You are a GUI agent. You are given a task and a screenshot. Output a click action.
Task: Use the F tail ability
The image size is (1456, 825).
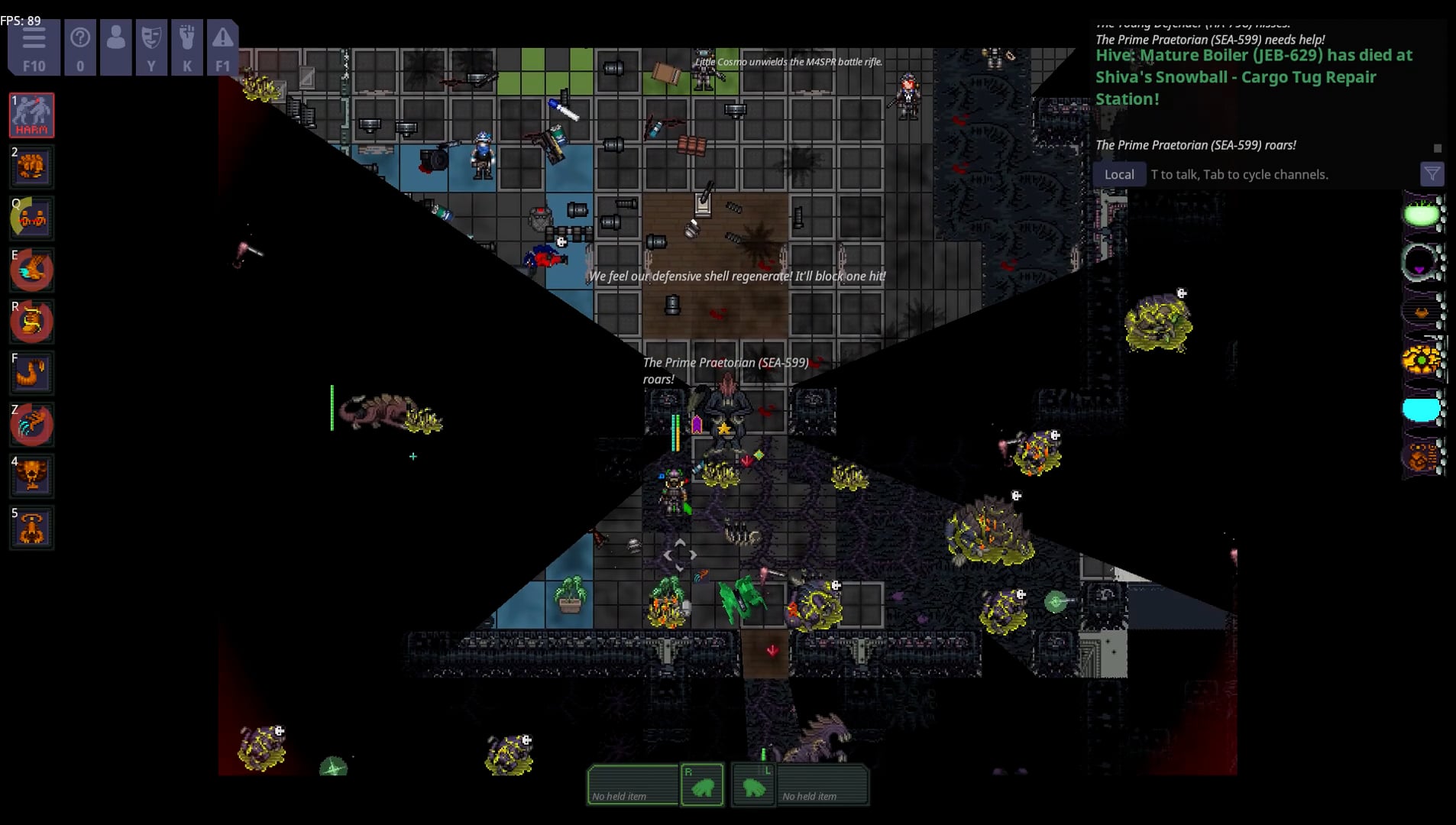point(31,373)
